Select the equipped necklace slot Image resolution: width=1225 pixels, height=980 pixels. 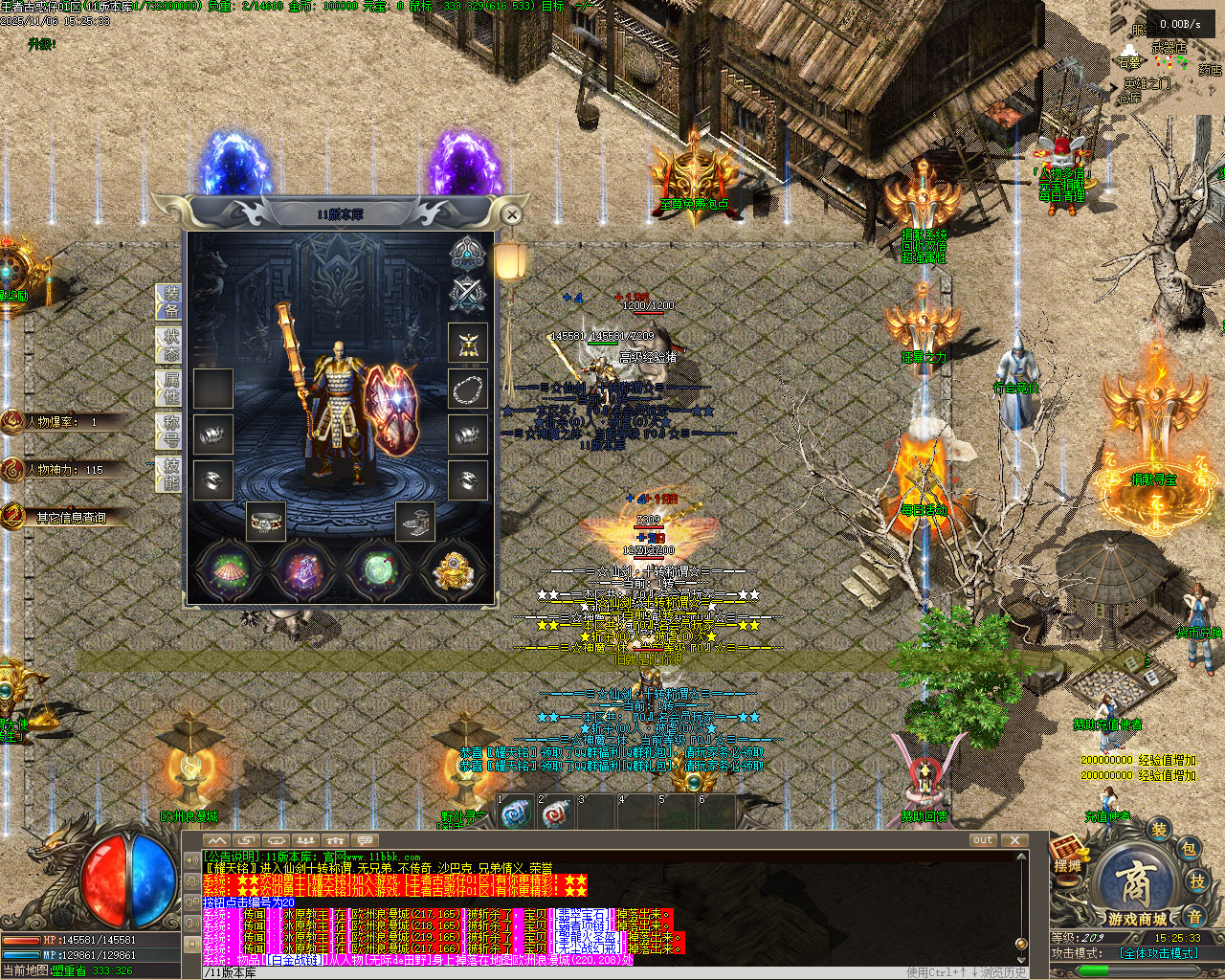(467, 389)
